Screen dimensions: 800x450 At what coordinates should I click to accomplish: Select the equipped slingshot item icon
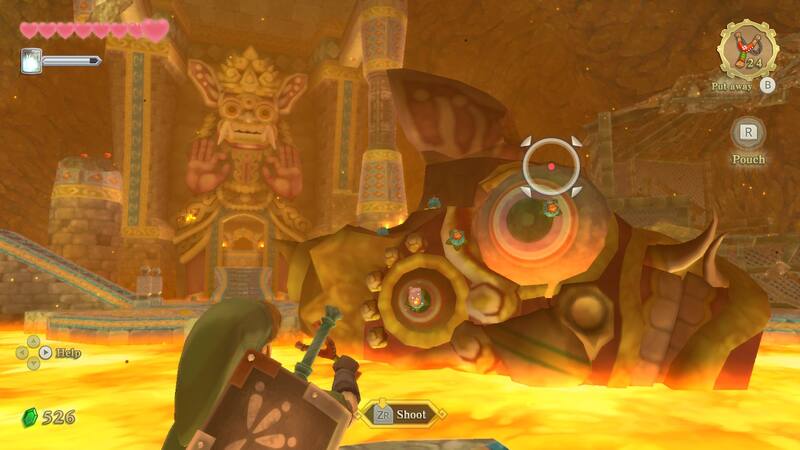pos(747,50)
